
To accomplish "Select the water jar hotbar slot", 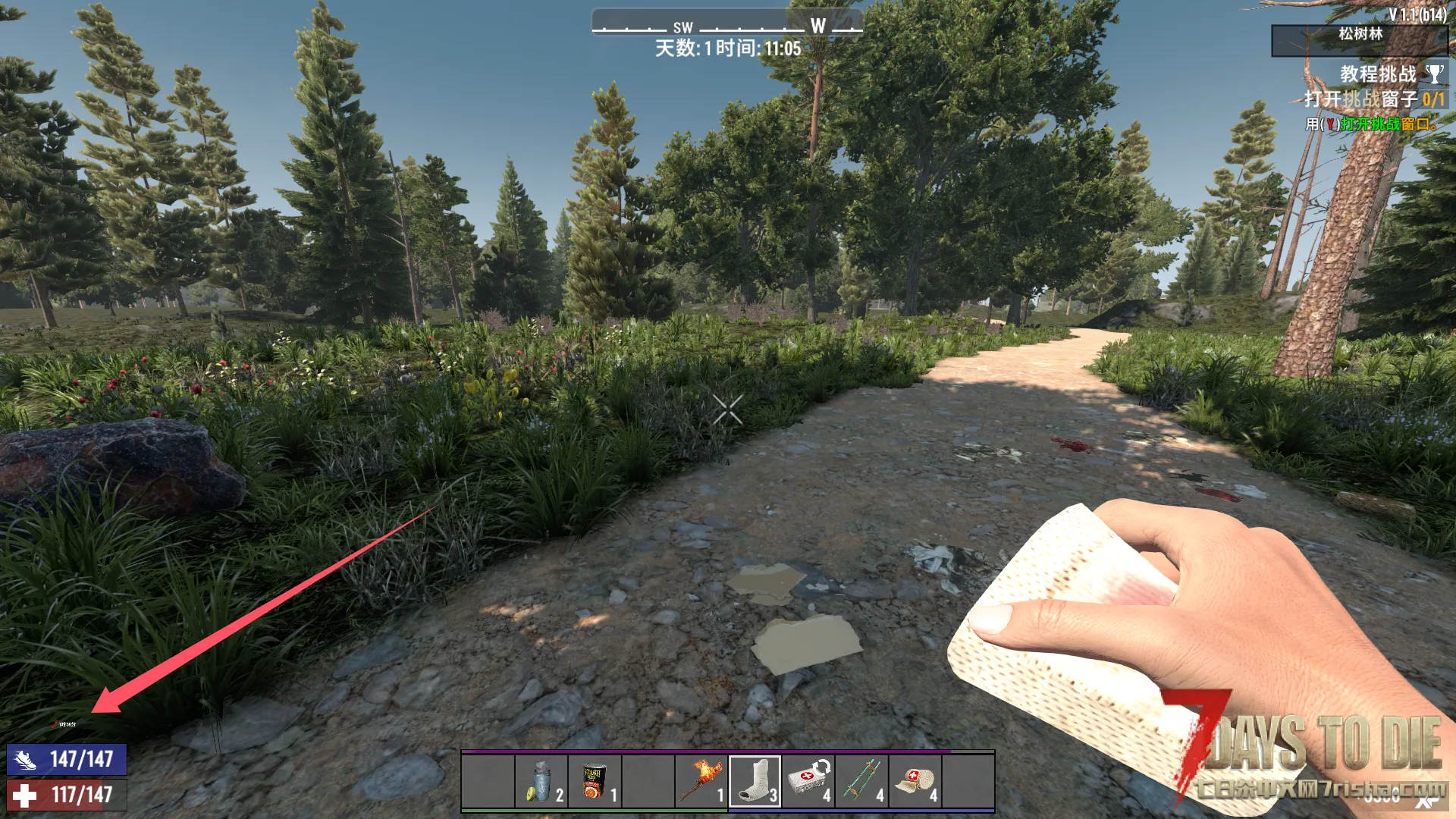I will point(541,782).
